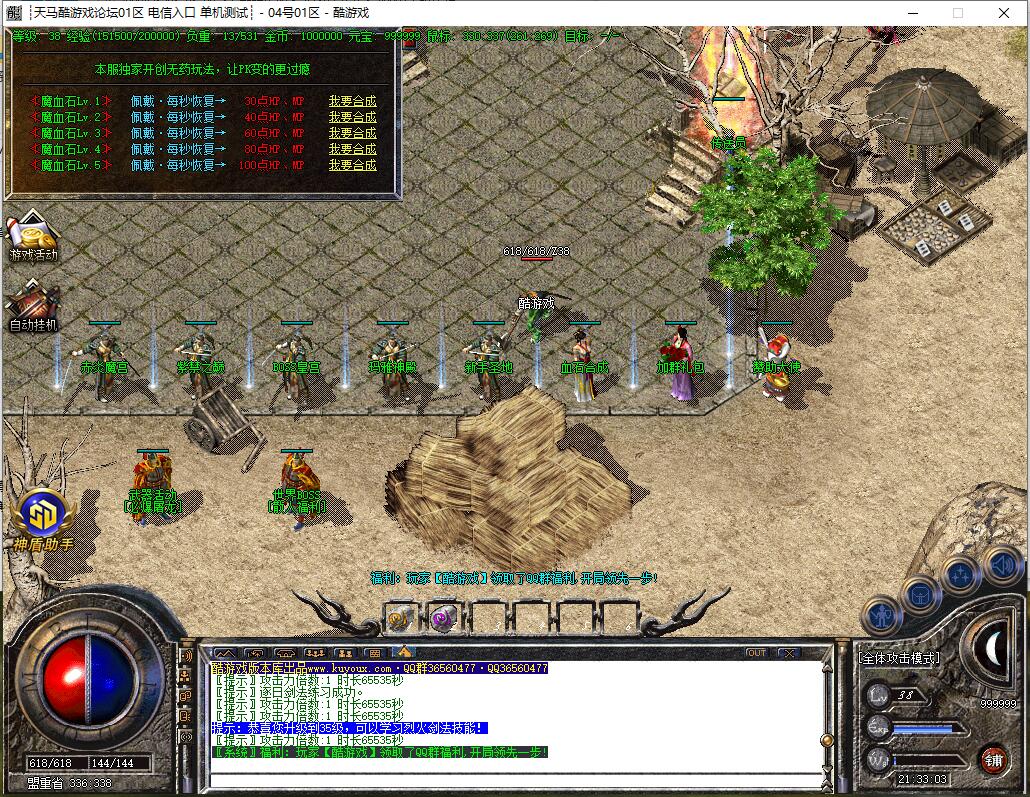Open the bag round button

click(x=920, y=596)
